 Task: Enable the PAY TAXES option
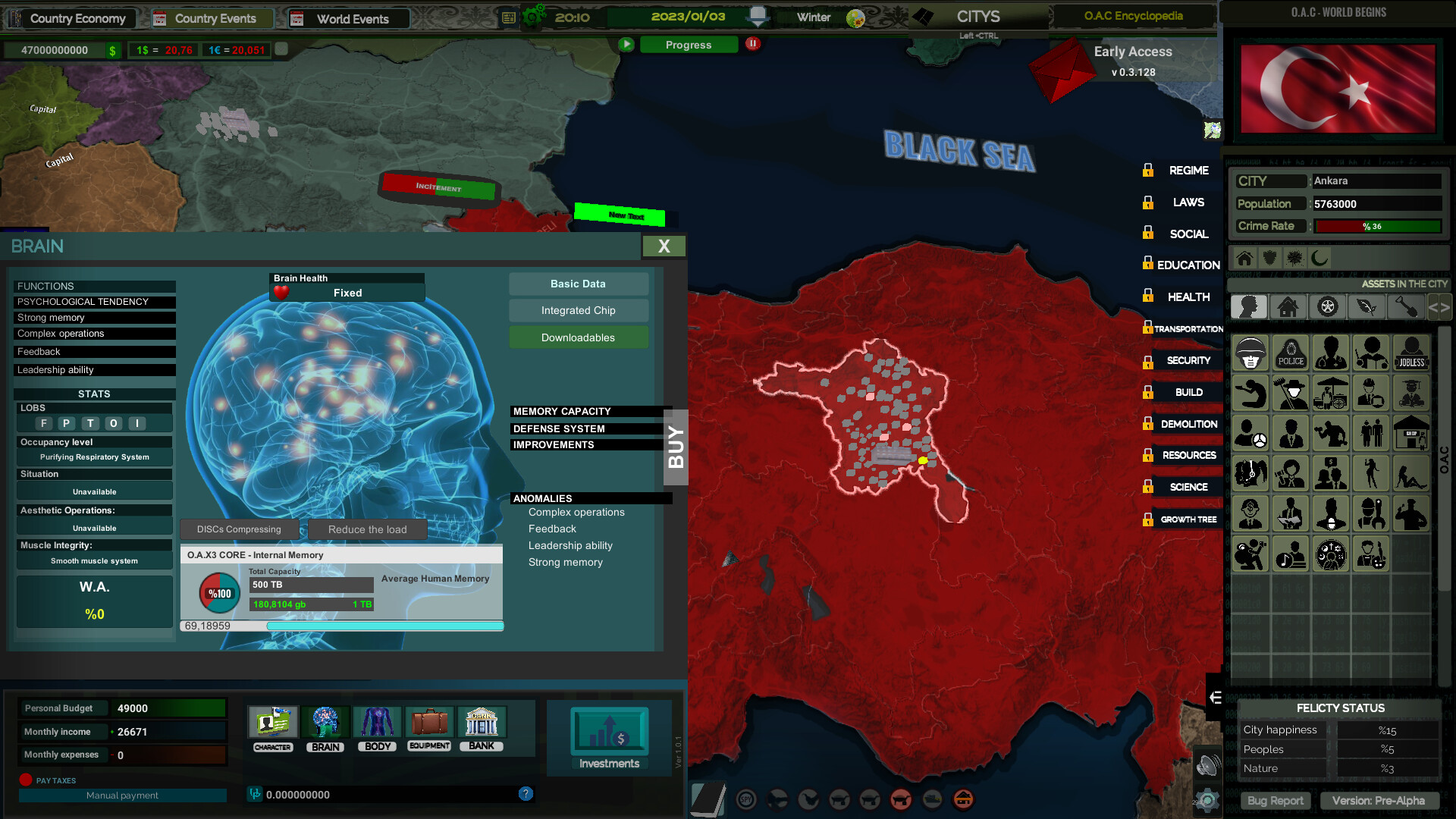click(28, 780)
